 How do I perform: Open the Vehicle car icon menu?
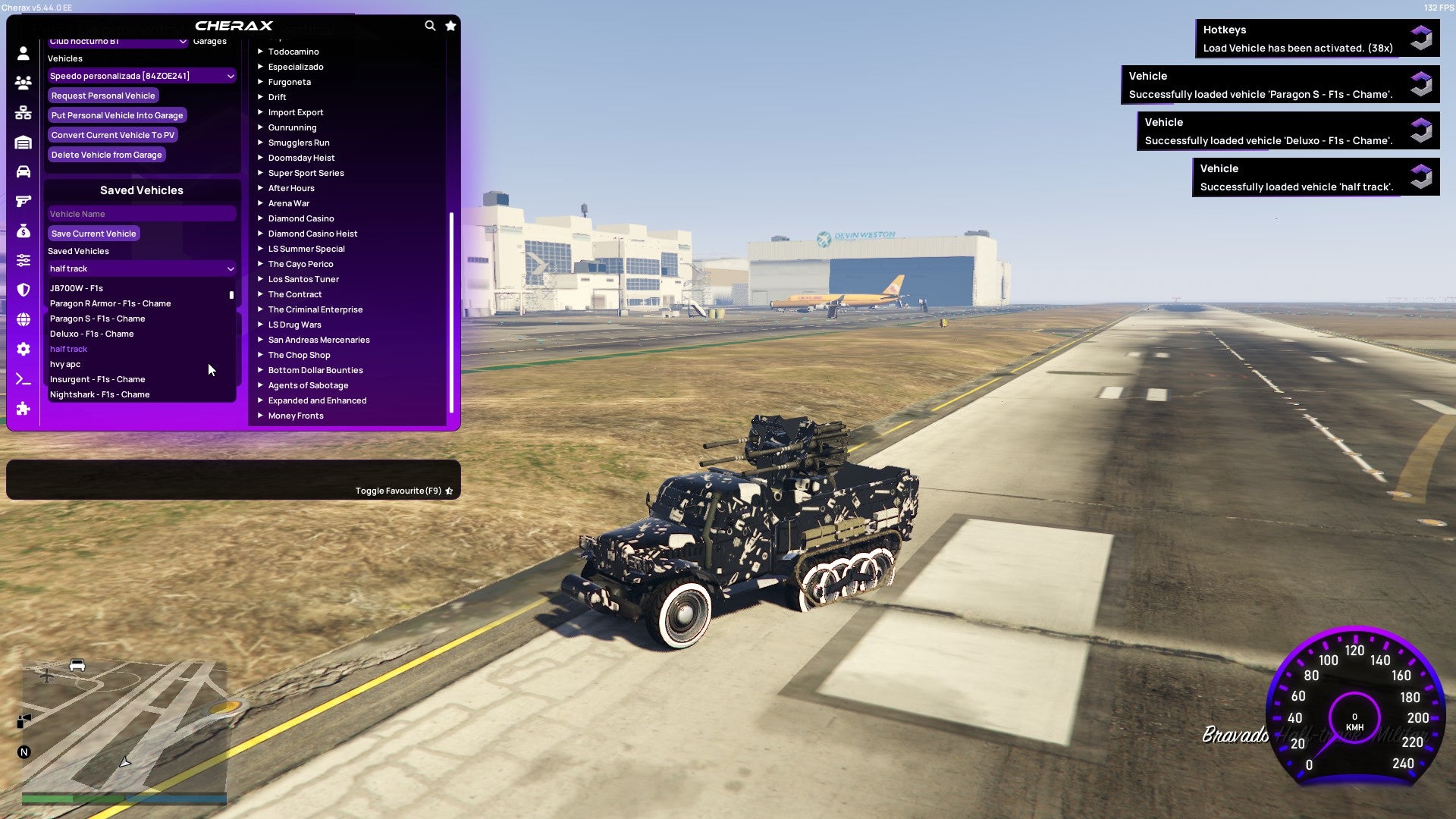22,172
